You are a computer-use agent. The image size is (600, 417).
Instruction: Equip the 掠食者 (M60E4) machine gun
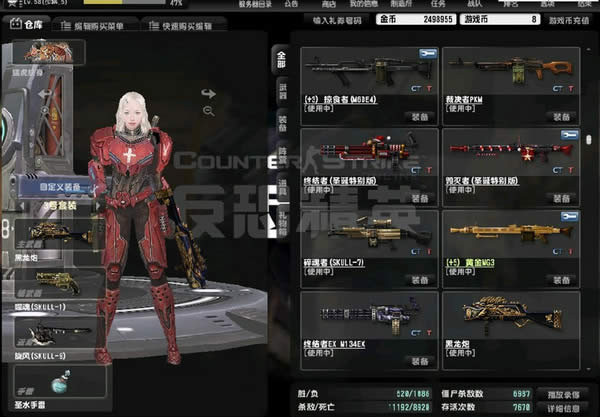click(x=418, y=115)
